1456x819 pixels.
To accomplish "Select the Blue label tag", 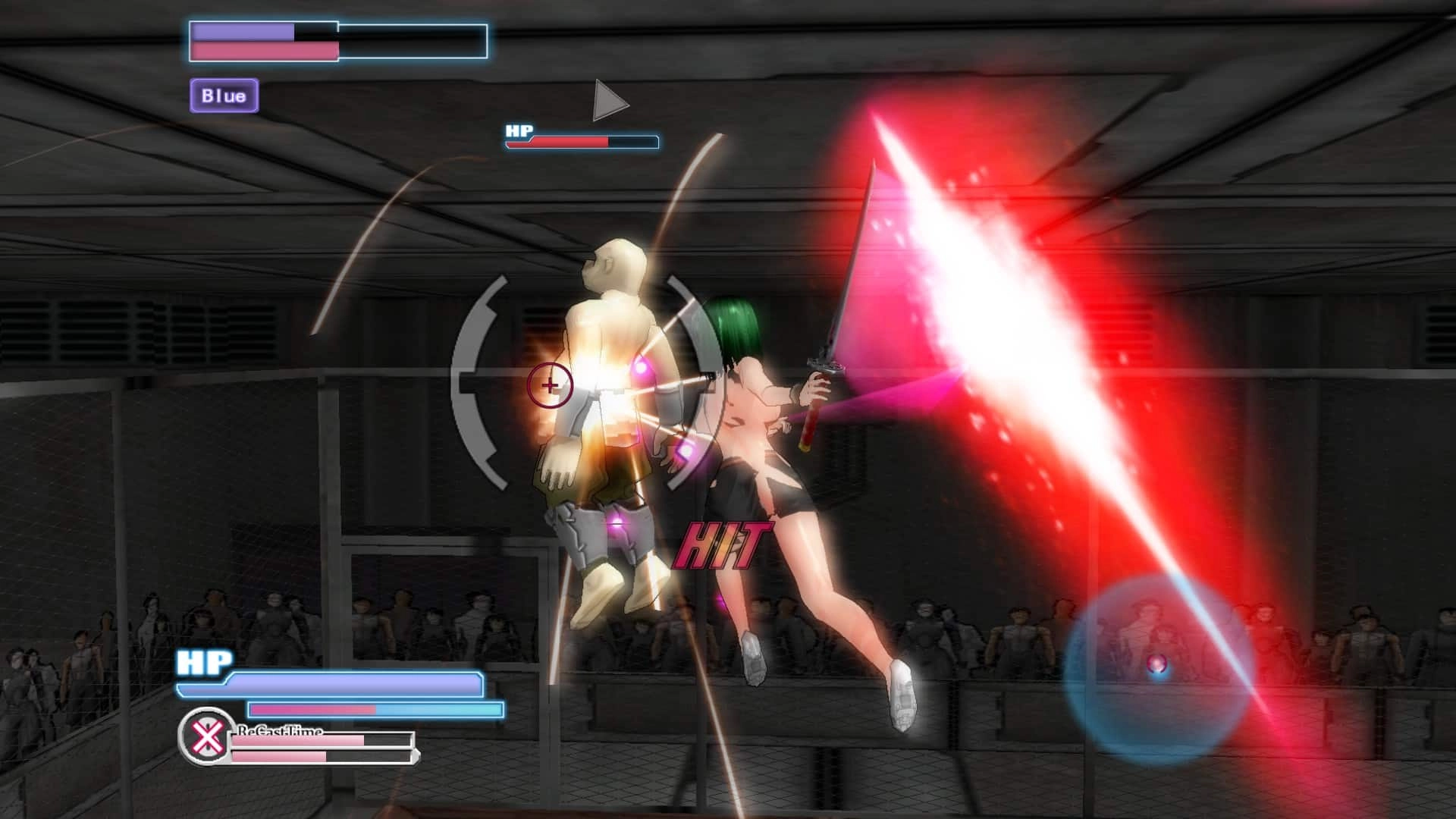I will coord(224,96).
